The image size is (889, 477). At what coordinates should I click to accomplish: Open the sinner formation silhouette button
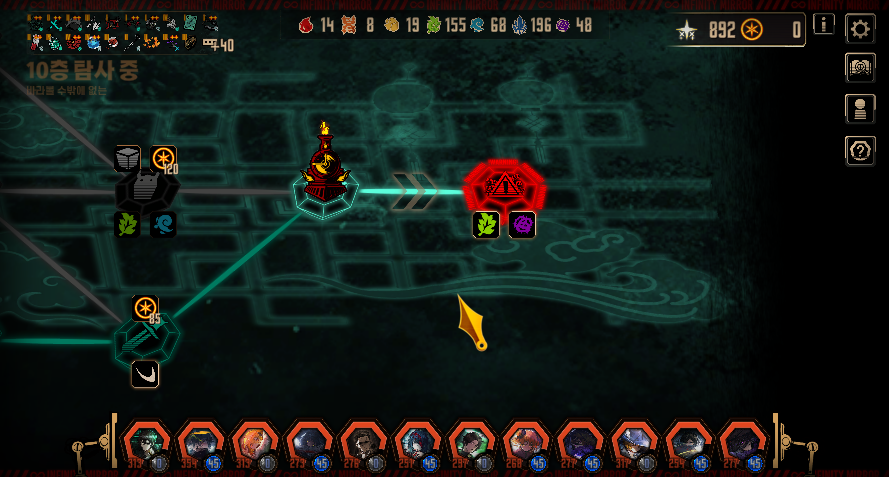(x=860, y=109)
